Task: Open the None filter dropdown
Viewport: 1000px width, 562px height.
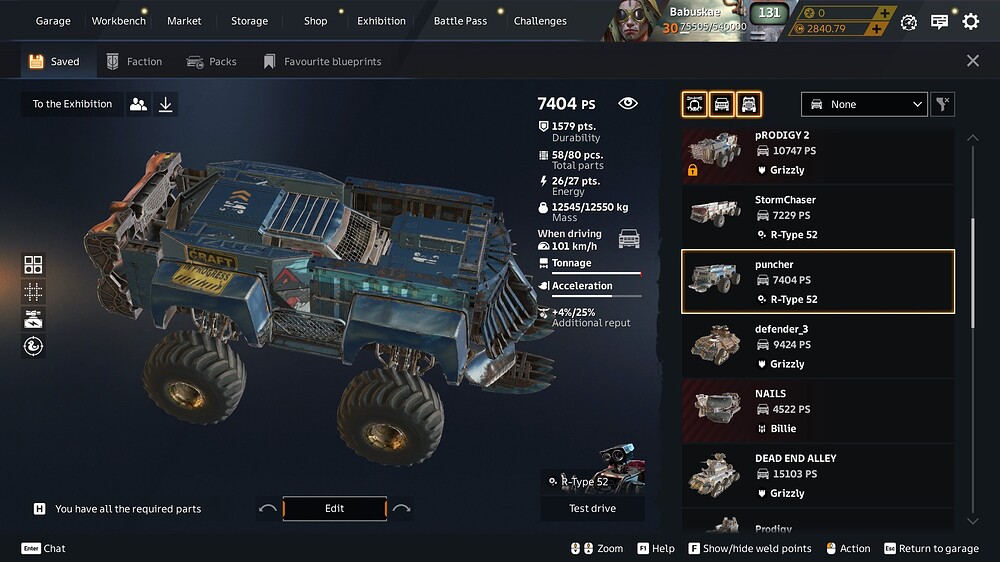Action: (x=865, y=104)
